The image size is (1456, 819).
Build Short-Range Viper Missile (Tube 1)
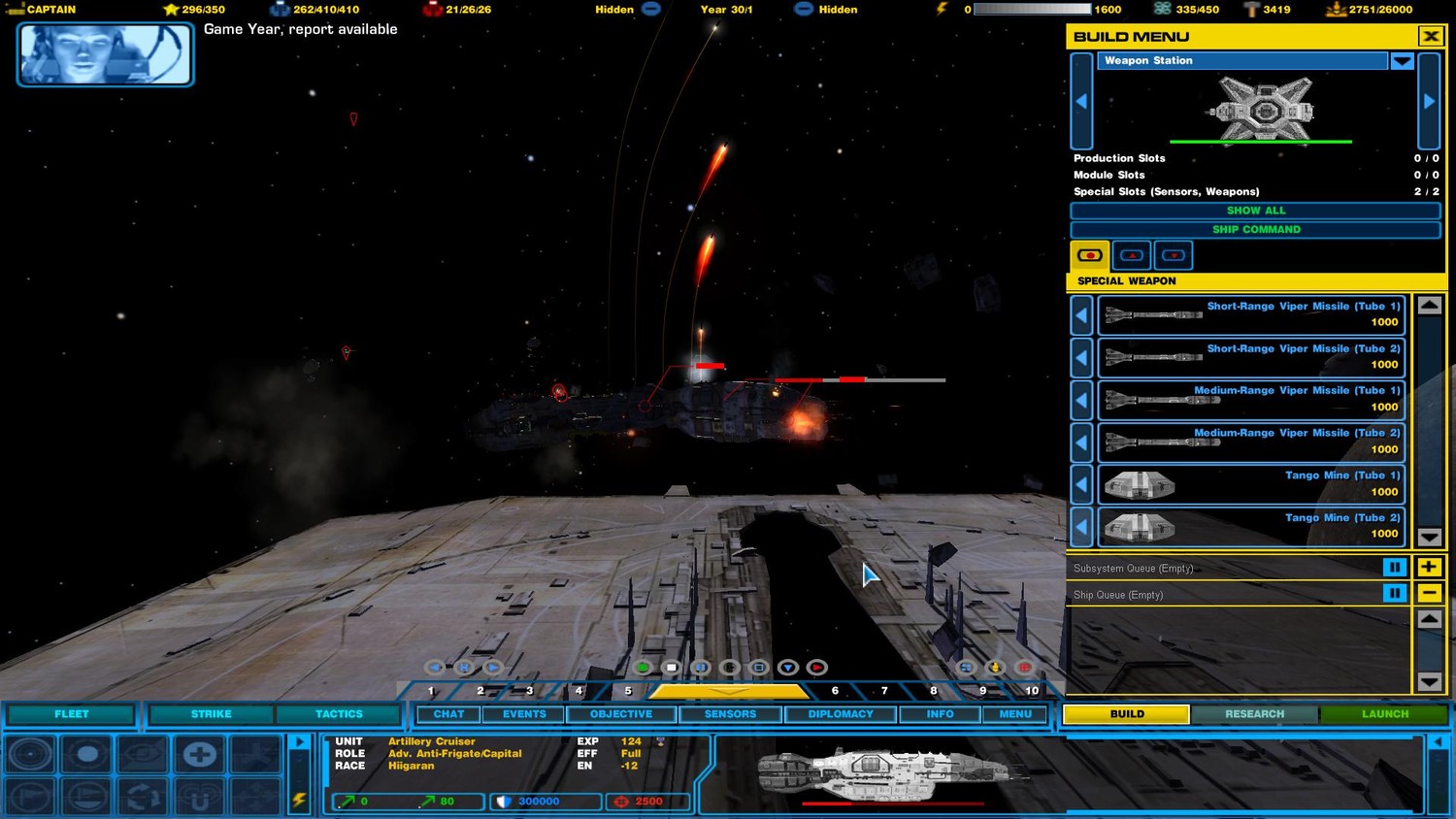tap(1251, 314)
